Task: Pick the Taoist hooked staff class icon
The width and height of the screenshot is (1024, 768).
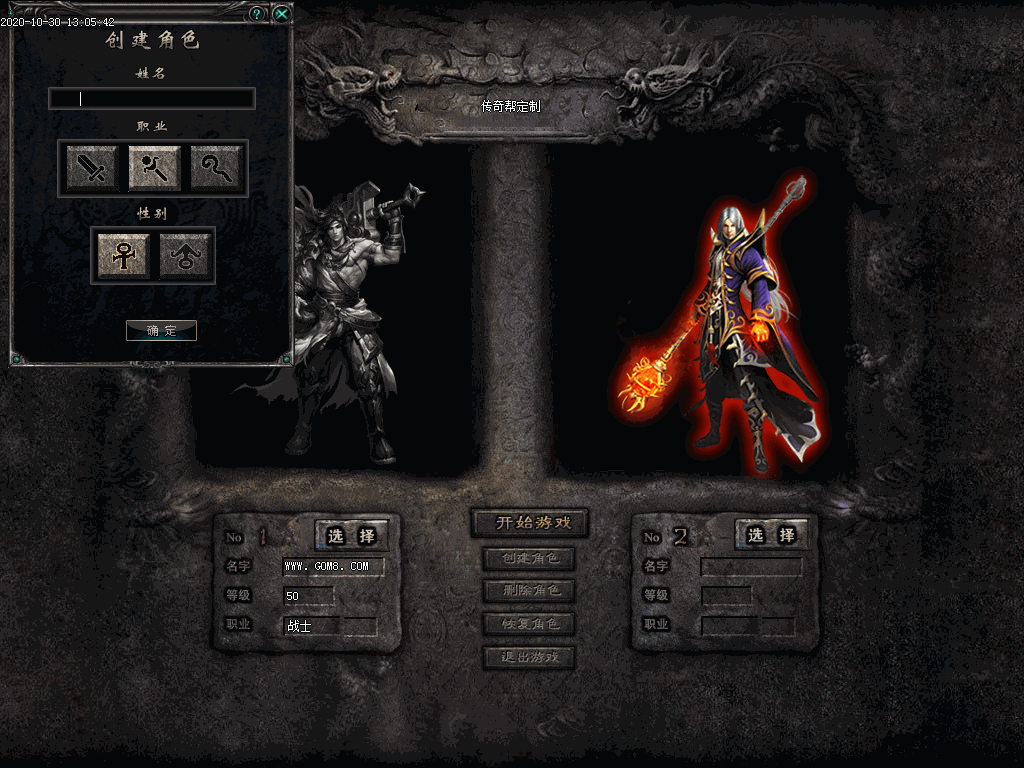Action: tap(216, 168)
